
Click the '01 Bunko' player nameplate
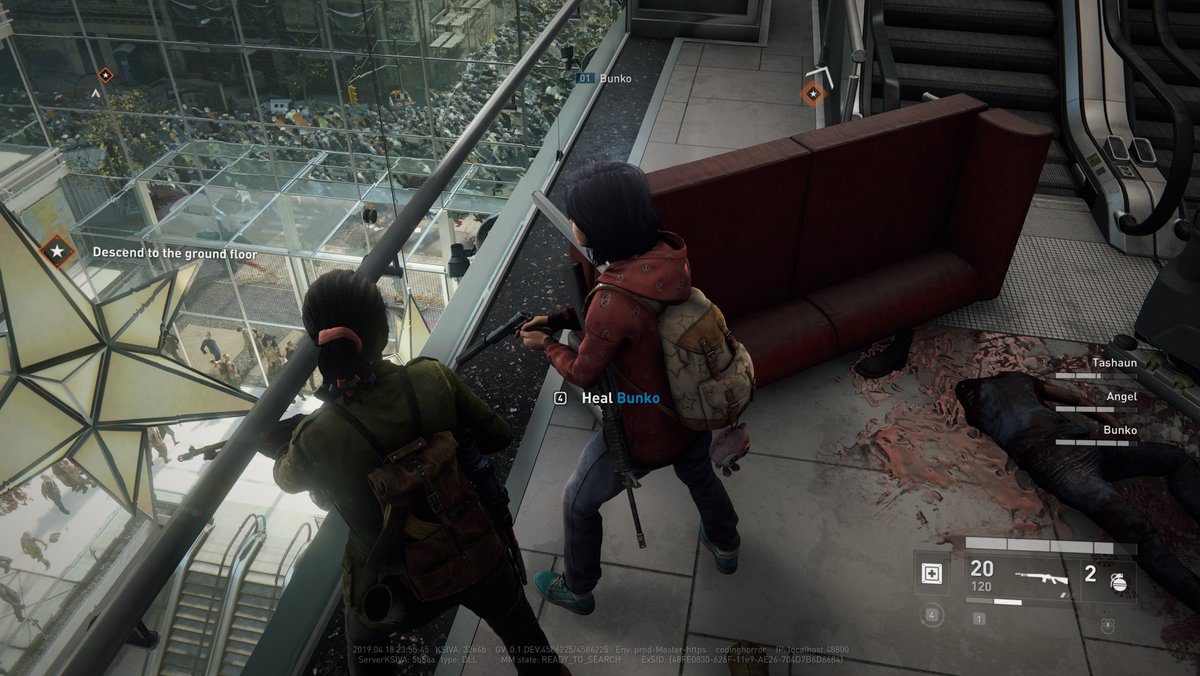click(x=605, y=77)
